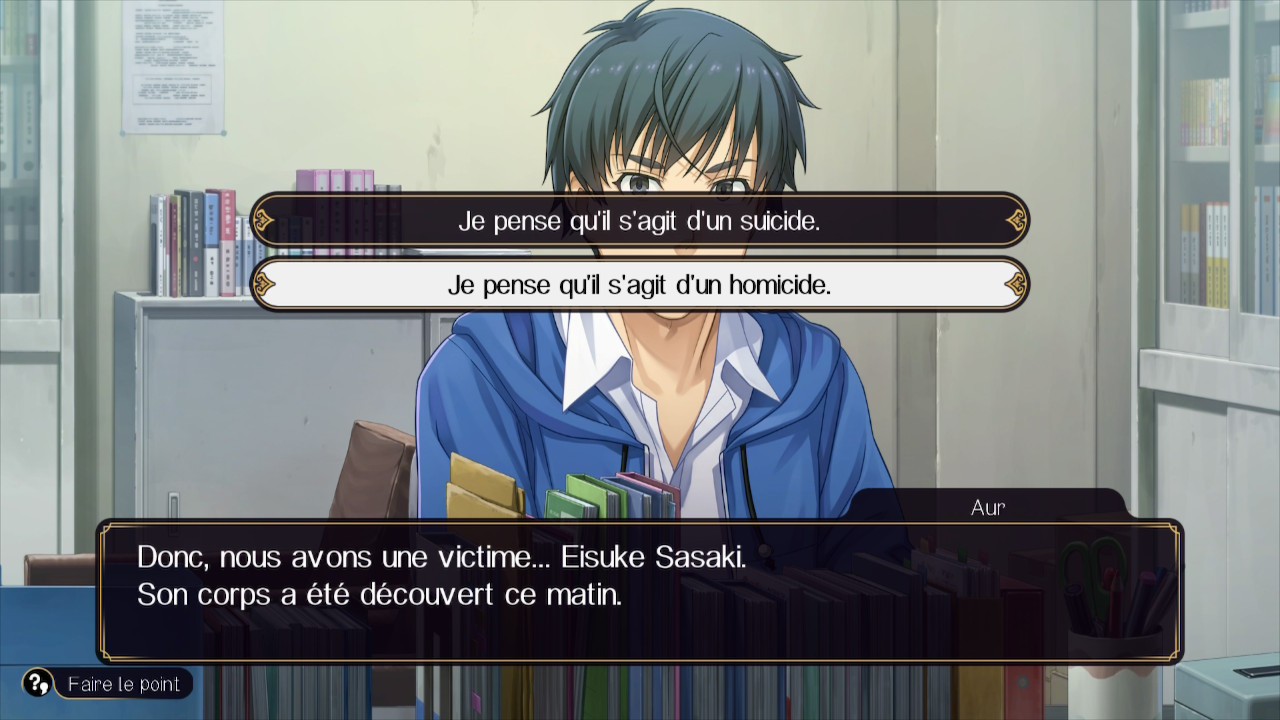The width and height of the screenshot is (1280, 720).
Task: Select "Je pense qu'il s'agit d'un homicide."
Action: [x=640, y=285]
